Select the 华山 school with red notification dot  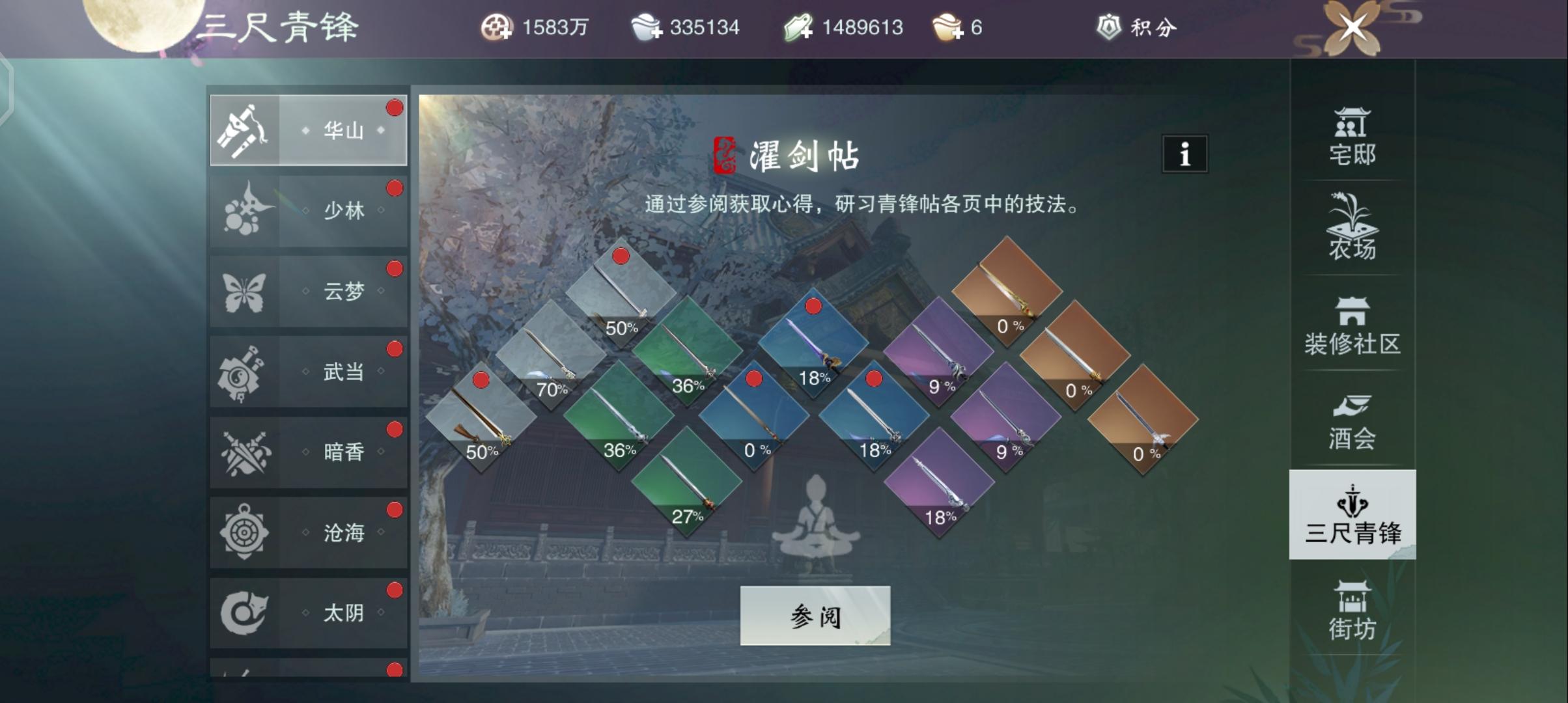[x=307, y=128]
